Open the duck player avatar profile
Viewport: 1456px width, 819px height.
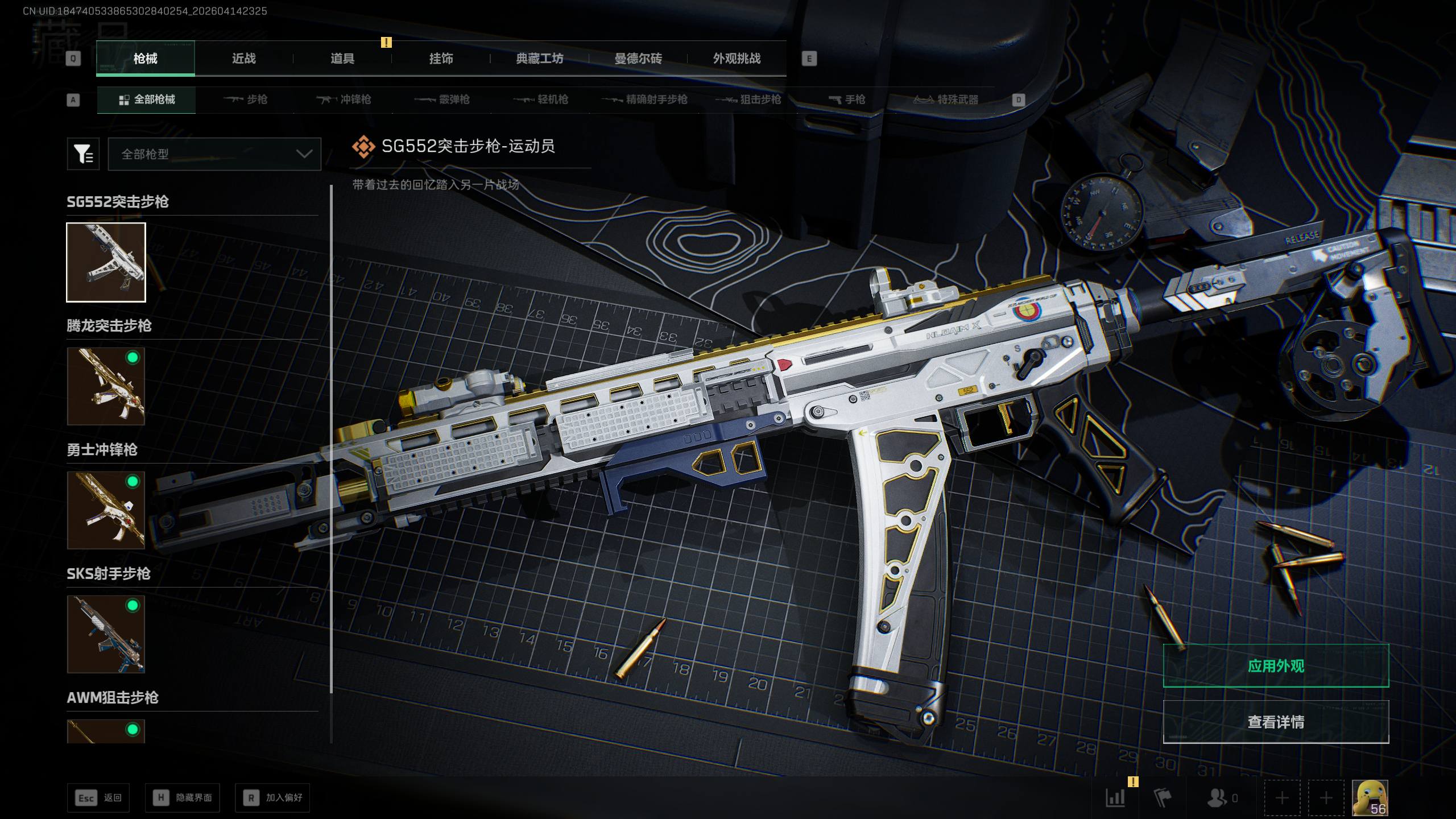click(1370, 797)
